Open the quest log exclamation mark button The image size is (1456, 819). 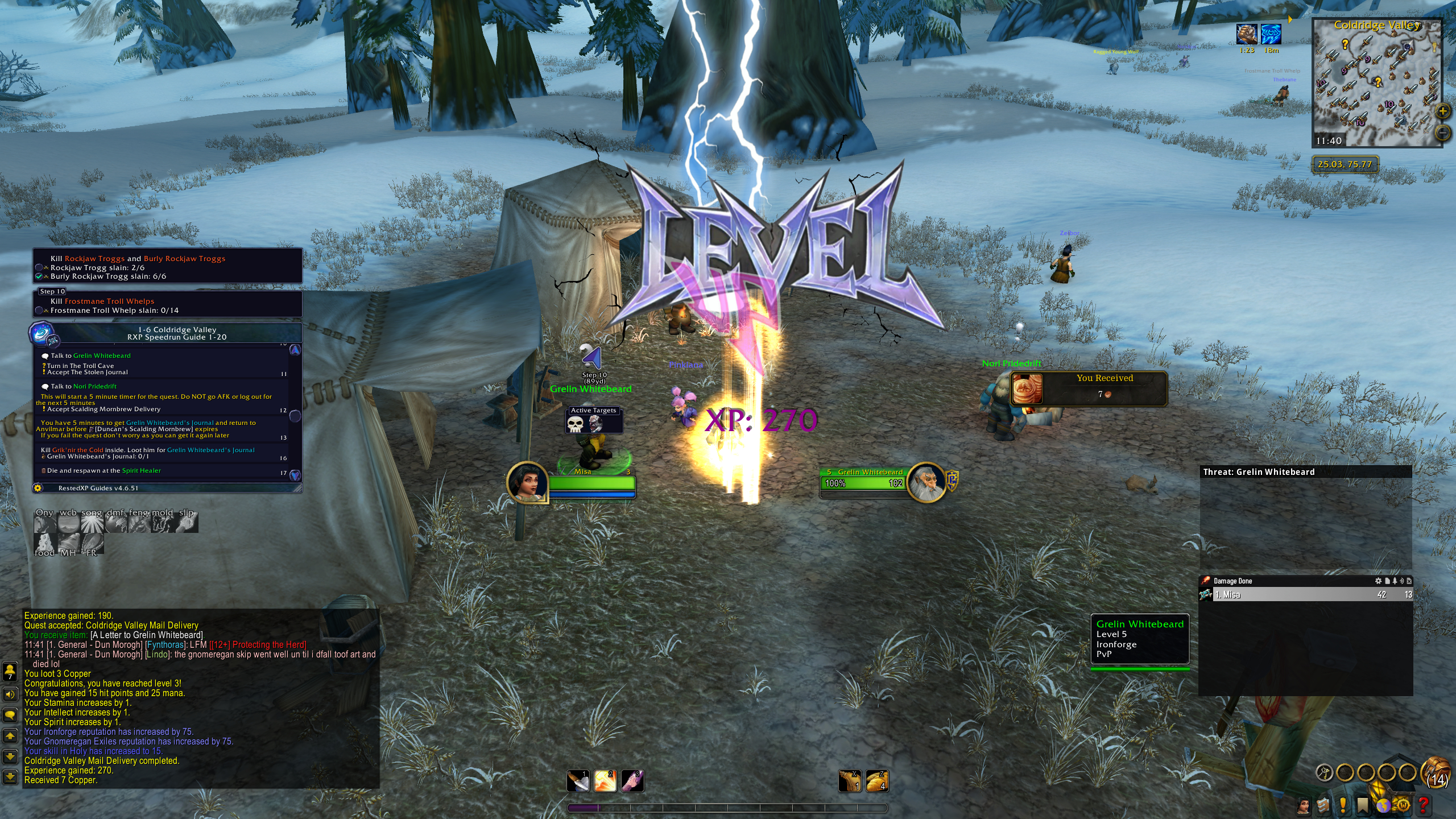coord(1343,805)
